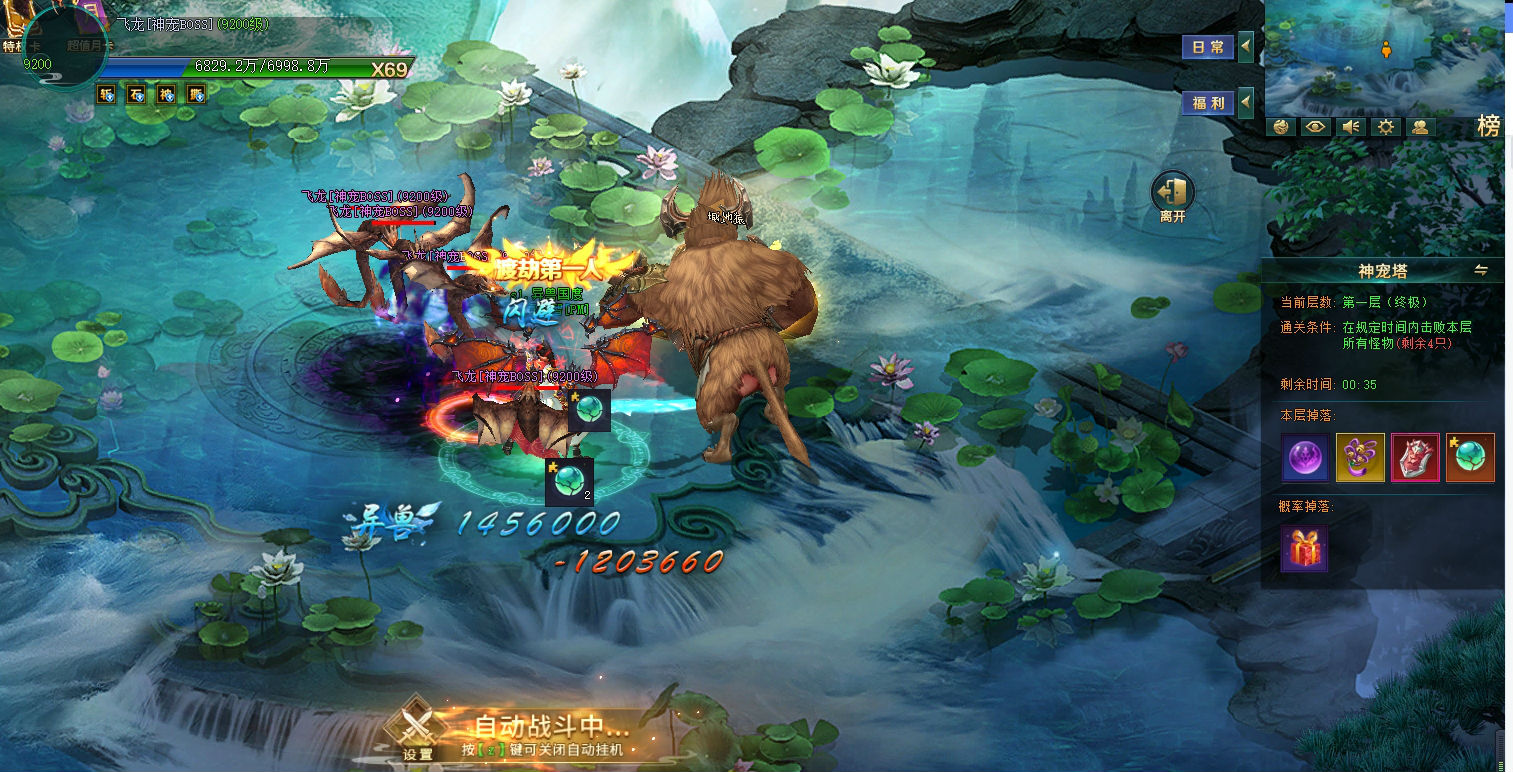Open the 榜 ranking list

[1489, 126]
